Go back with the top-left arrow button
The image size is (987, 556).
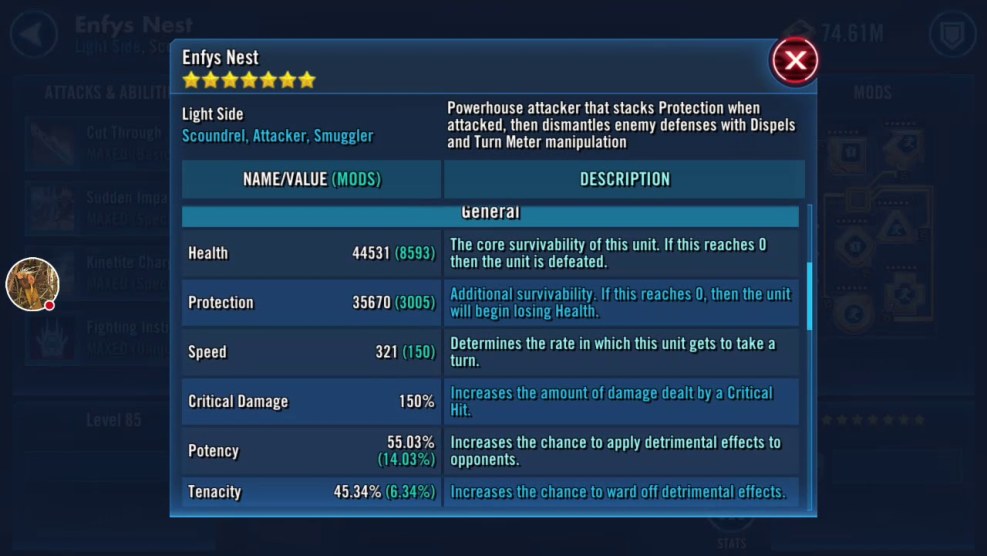[x=33, y=34]
